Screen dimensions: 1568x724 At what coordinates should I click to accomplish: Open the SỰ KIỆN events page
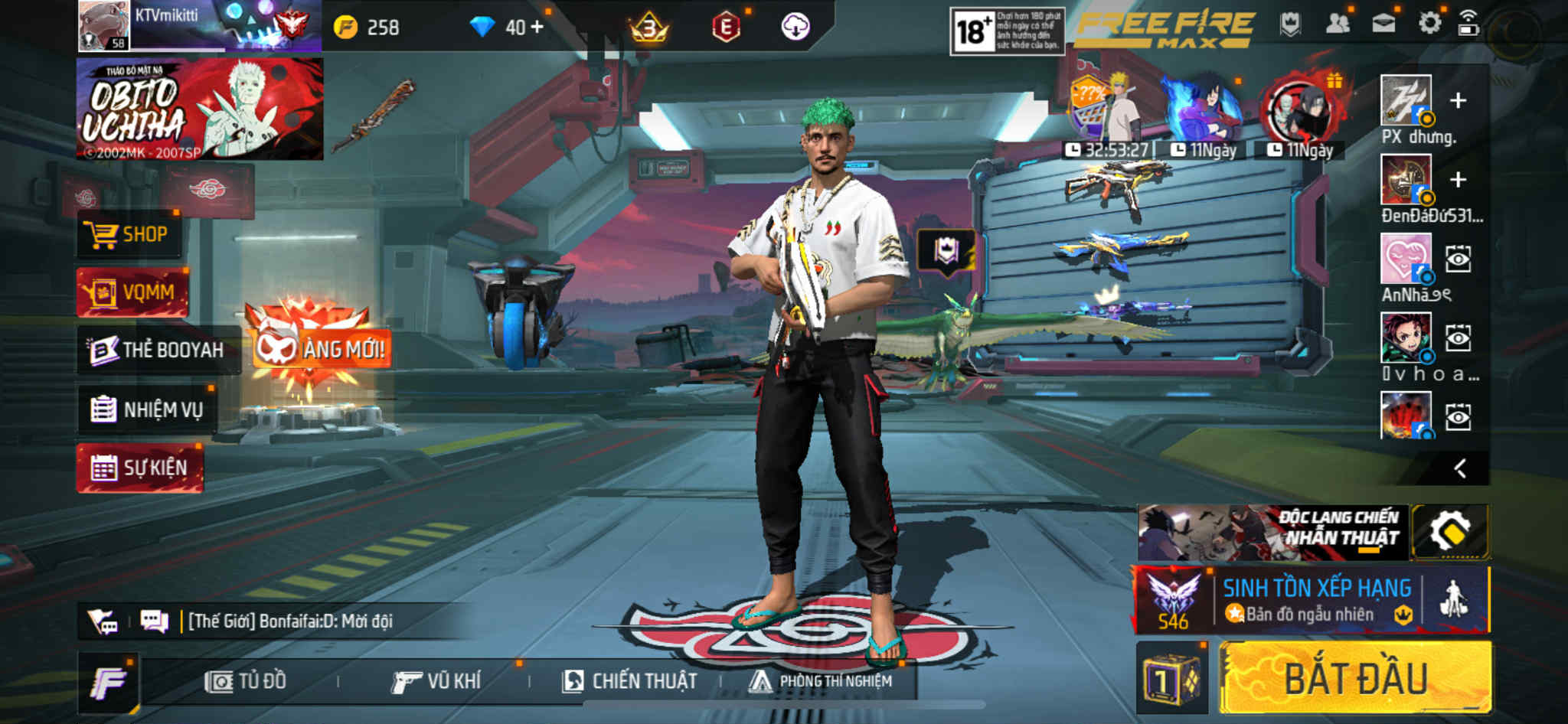click(139, 467)
